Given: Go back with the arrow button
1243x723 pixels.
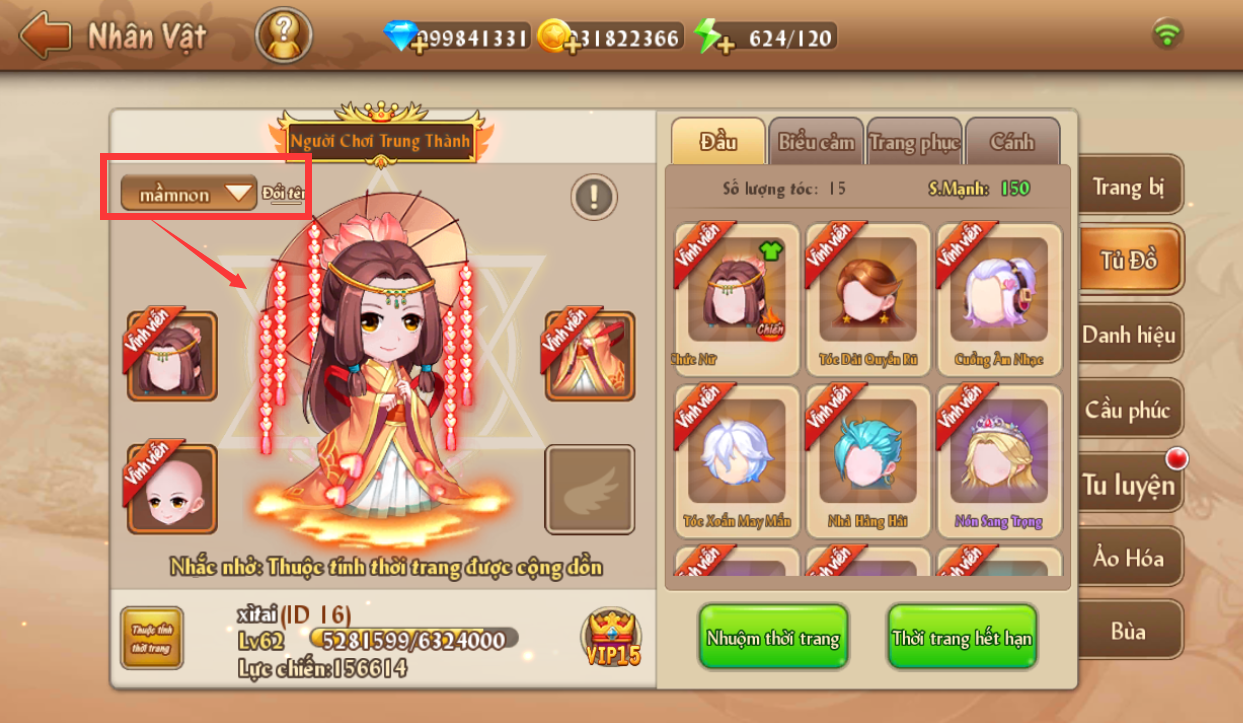Looking at the screenshot, I should [x=45, y=37].
